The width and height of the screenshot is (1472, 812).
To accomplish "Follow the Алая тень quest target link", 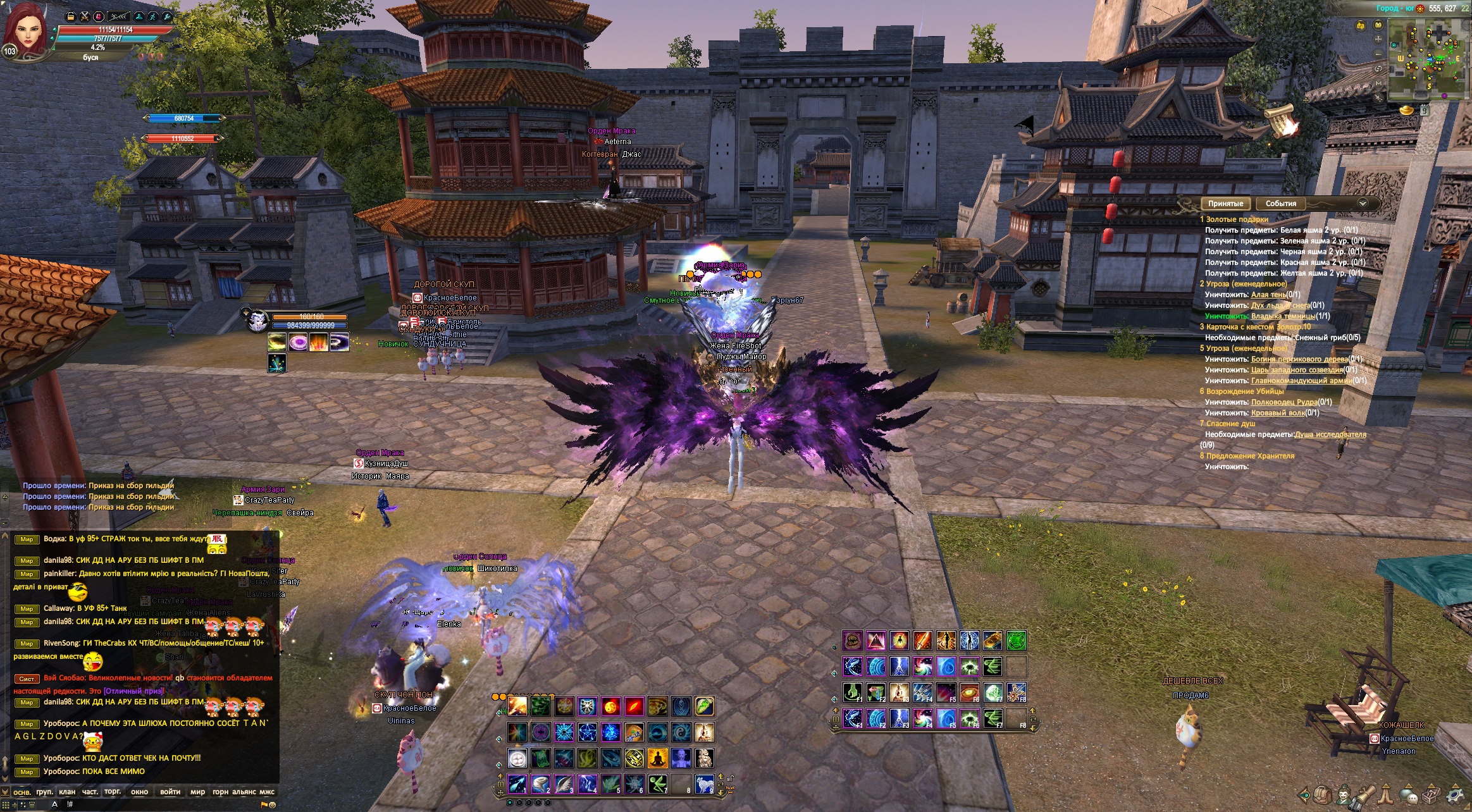I will click(1268, 295).
